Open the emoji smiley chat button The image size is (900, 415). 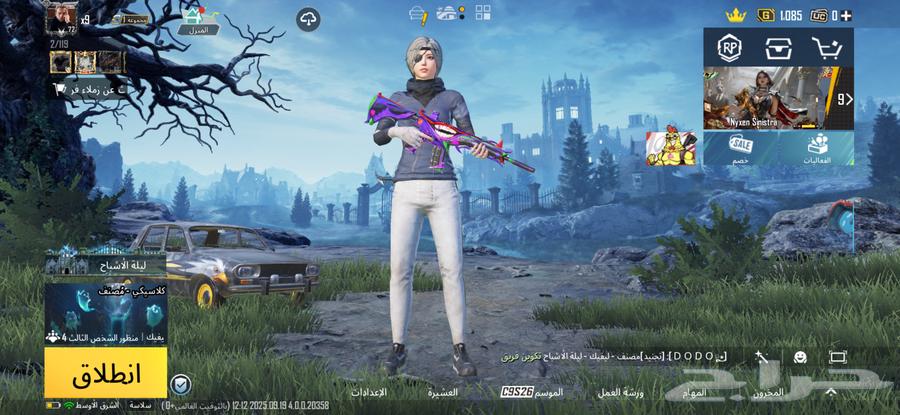(x=800, y=357)
